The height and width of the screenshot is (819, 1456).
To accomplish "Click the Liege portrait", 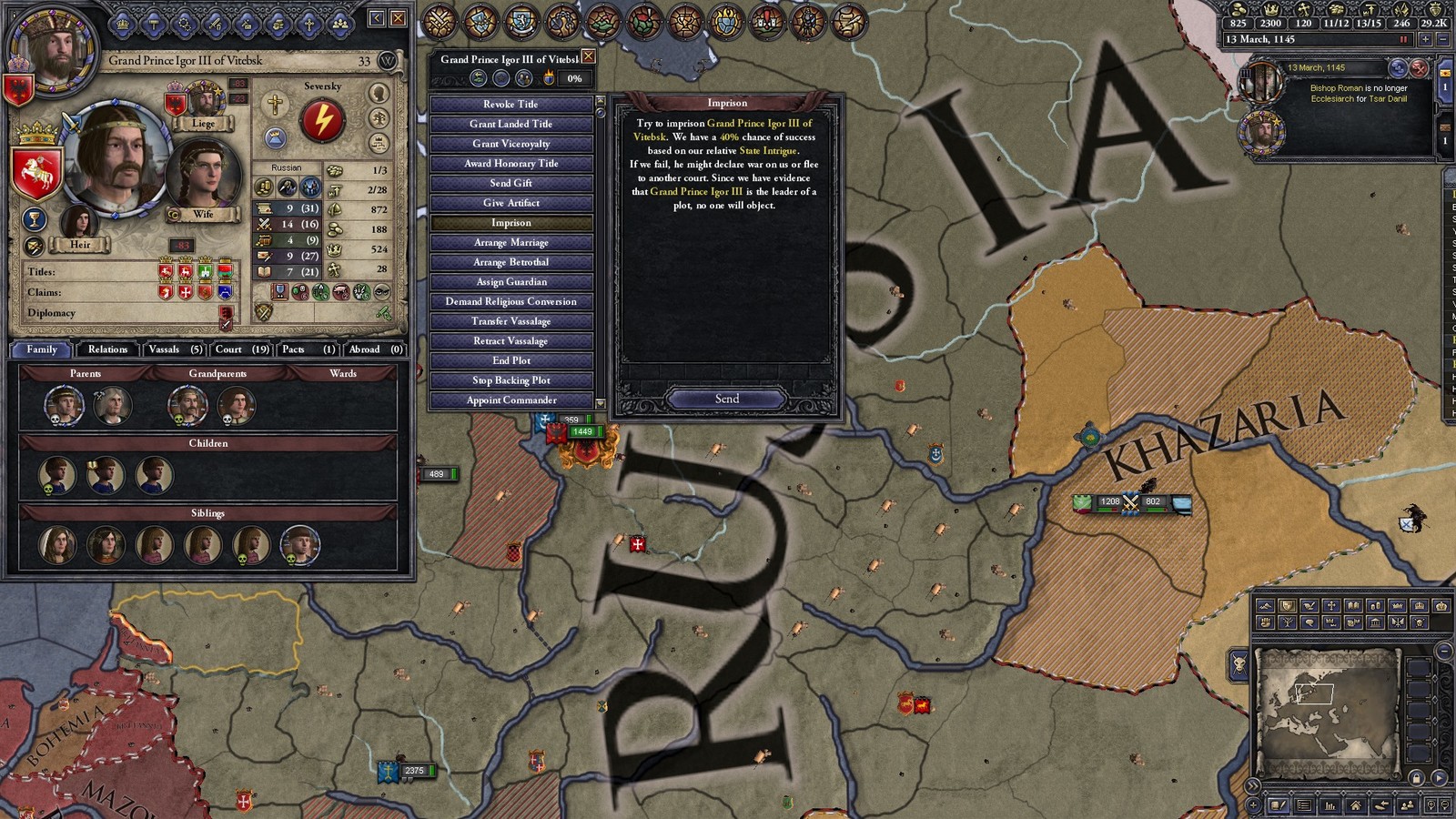I will pyautogui.click(x=205, y=100).
